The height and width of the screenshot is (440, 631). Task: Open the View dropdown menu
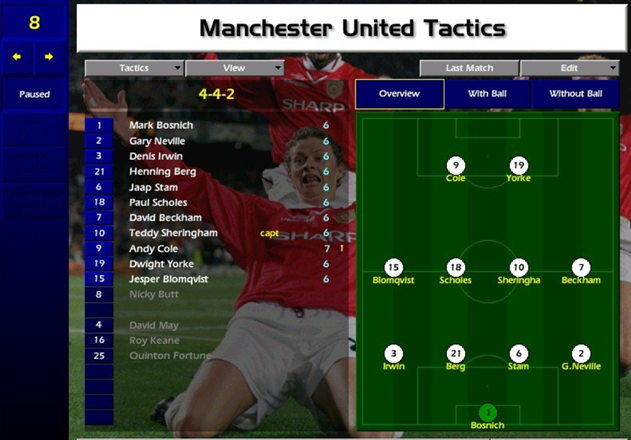point(234,68)
